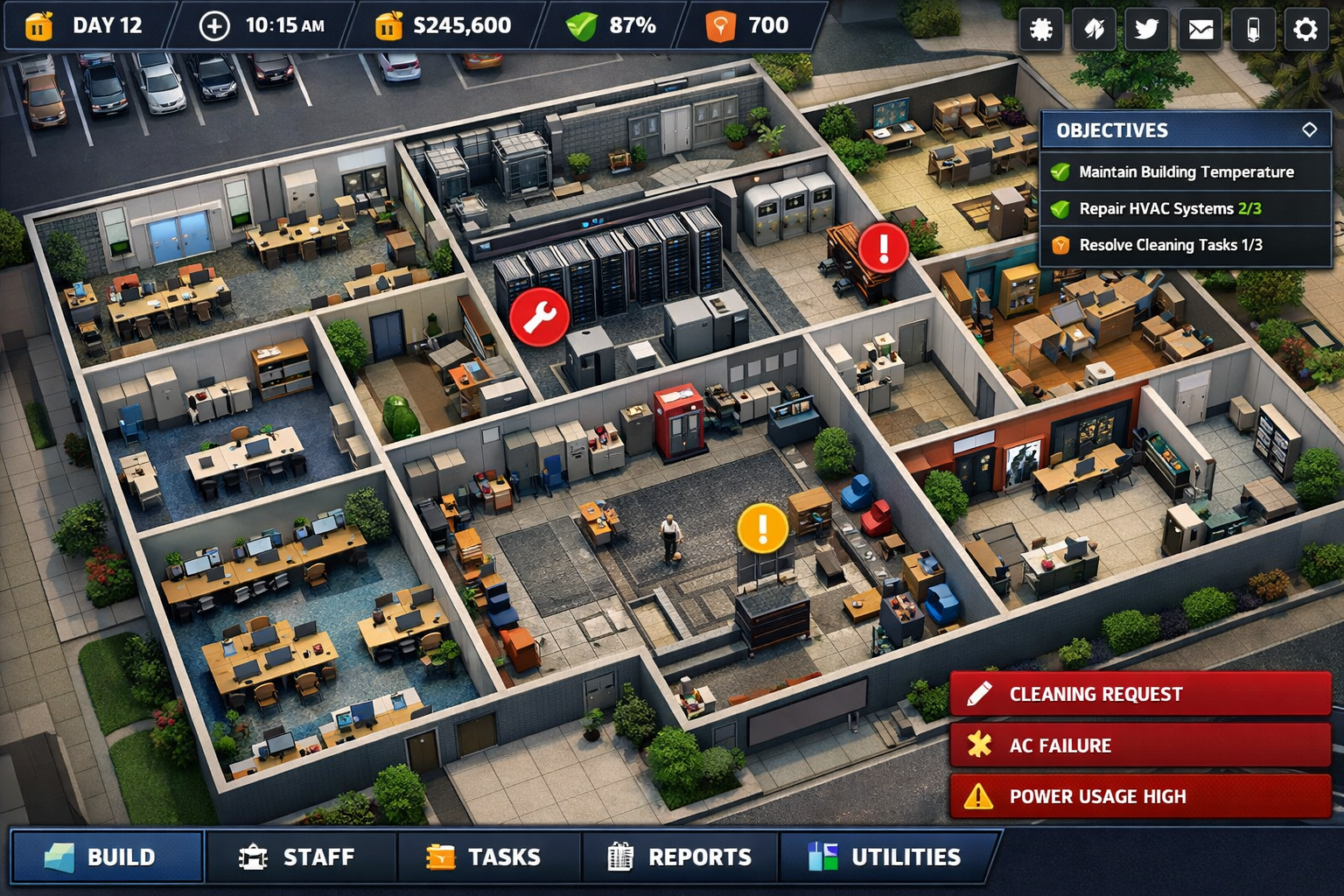Toggle the Resolve Cleaning Tasks objective marker
Image resolution: width=1344 pixels, height=896 pixels.
(x=1061, y=245)
